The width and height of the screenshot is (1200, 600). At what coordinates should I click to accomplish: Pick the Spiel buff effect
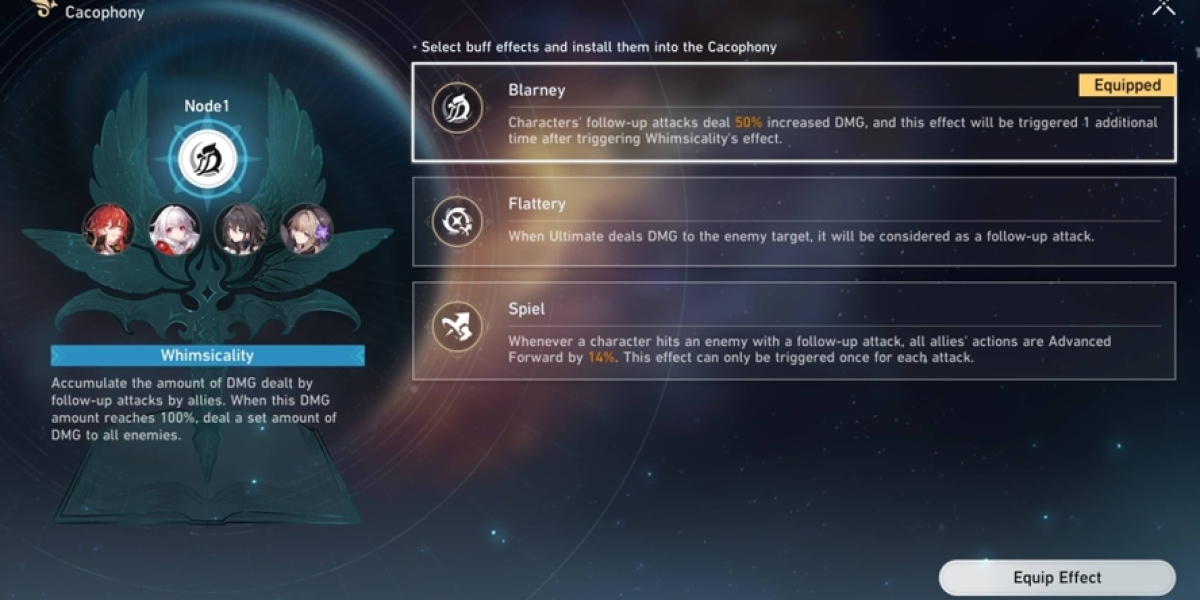(x=792, y=330)
